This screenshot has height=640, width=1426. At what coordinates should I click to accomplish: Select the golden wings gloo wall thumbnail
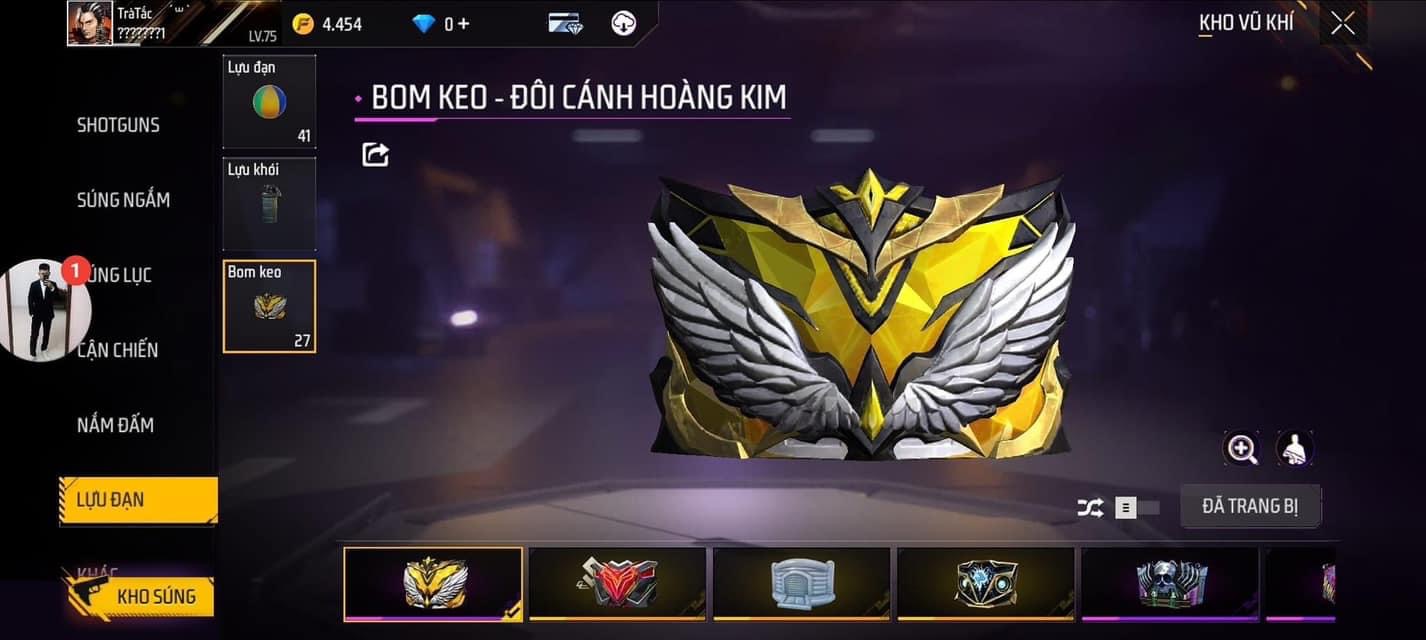pos(433,583)
